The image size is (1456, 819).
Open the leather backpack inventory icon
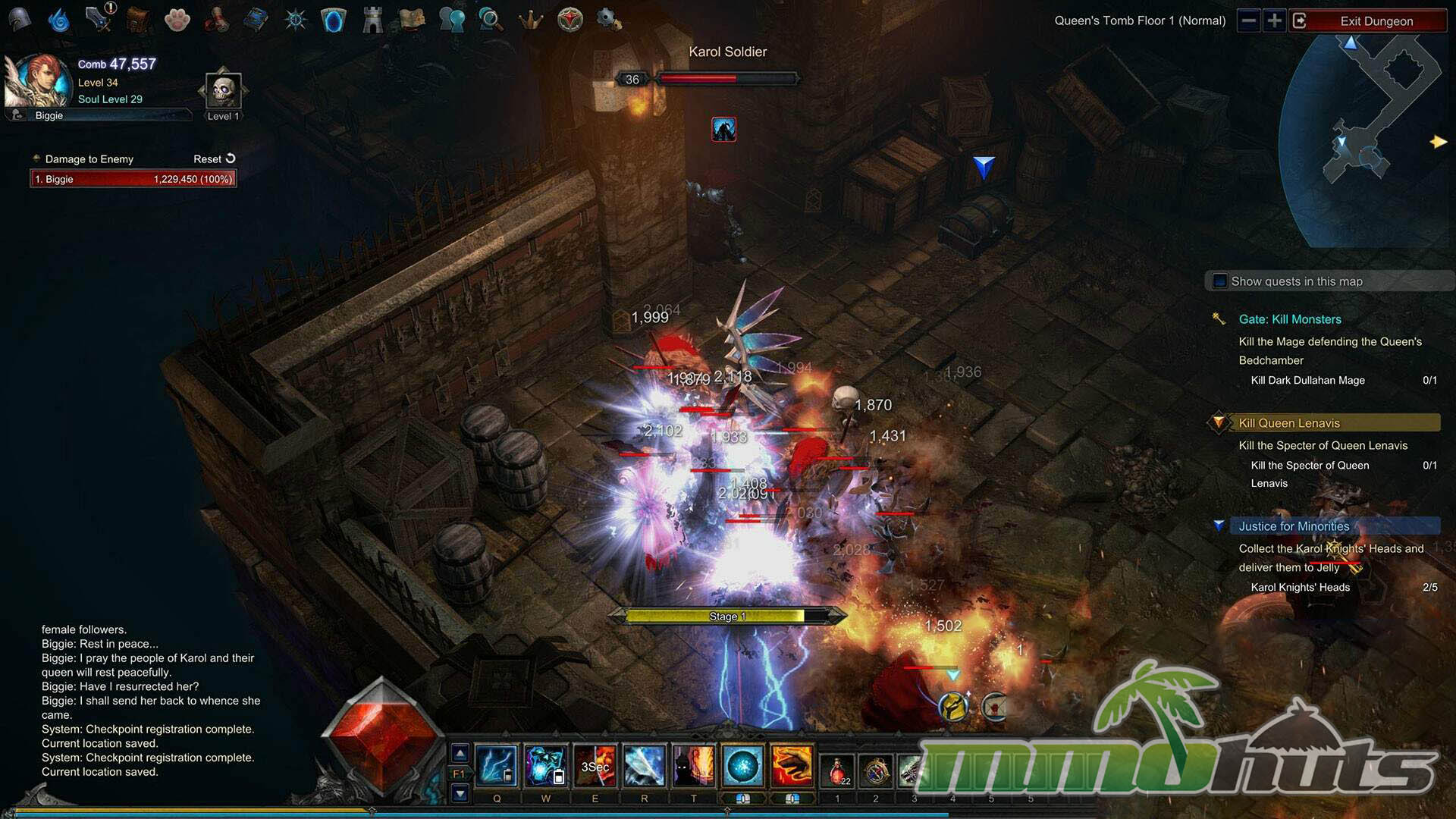pyautogui.click(x=137, y=20)
